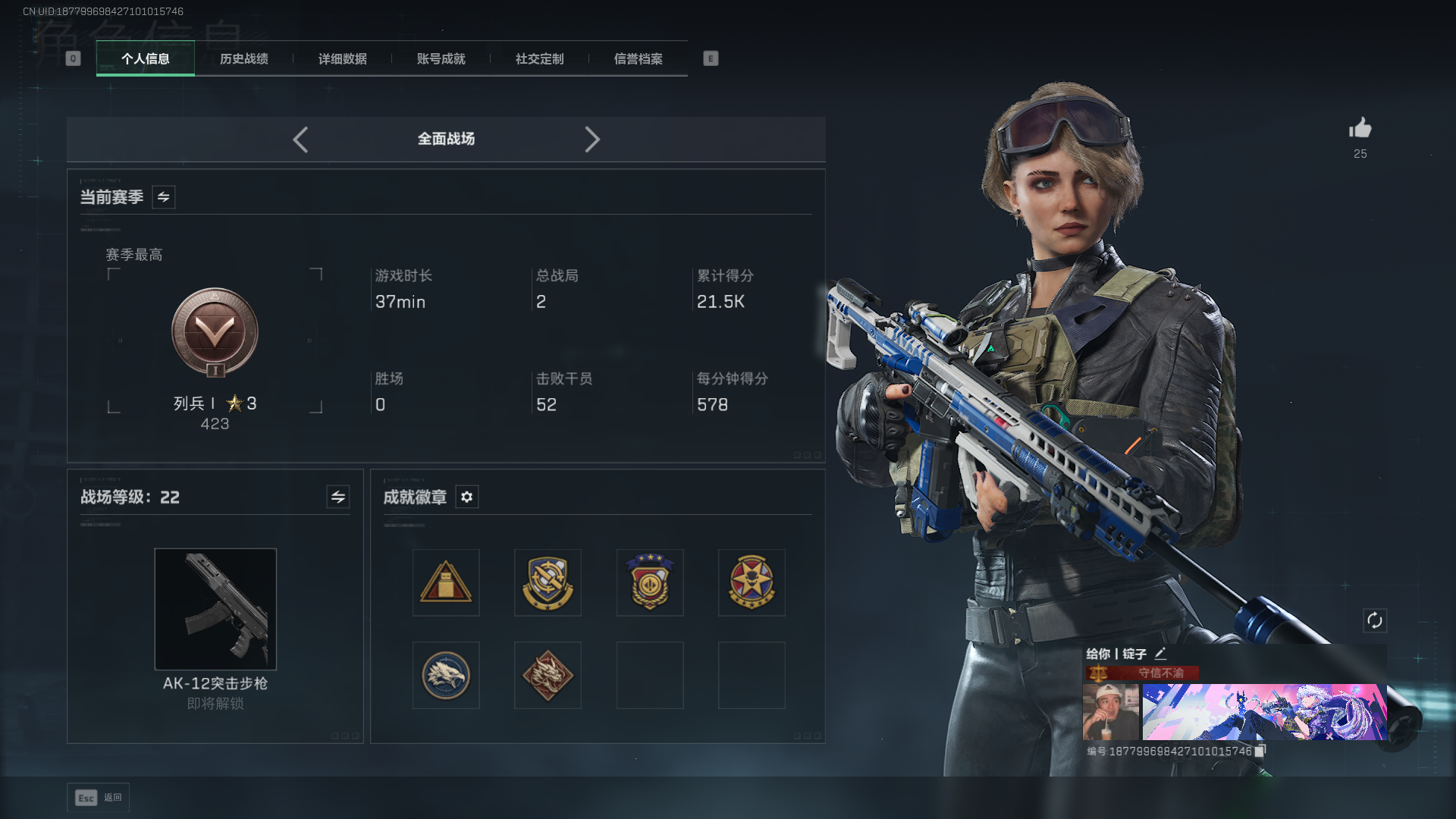Click the 返回 back button
The height and width of the screenshot is (819, 1456).
[99, 798]
